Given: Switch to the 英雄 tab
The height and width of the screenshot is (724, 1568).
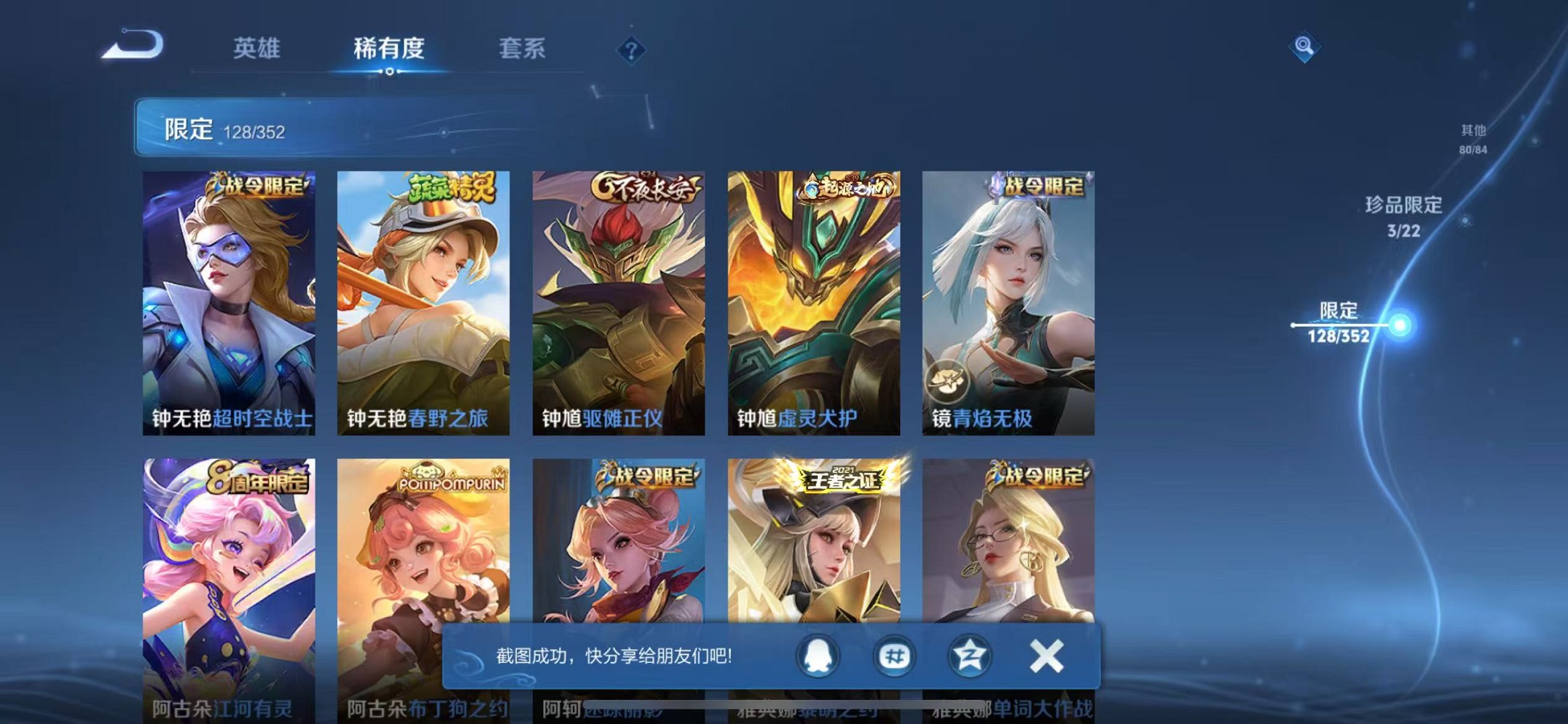Looking at the screenshot, I should 256,50.
